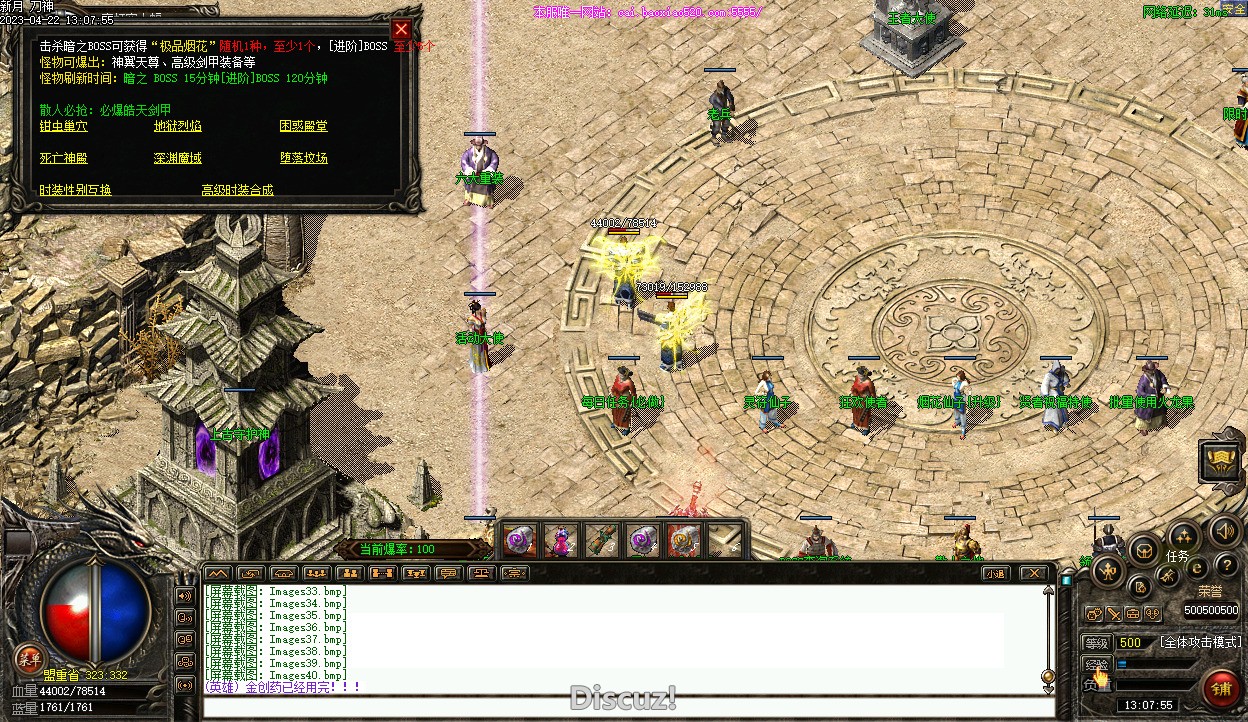Select the 地狱烈焰 dungeon link
The image size is (1248, 722).
[177, 126]
